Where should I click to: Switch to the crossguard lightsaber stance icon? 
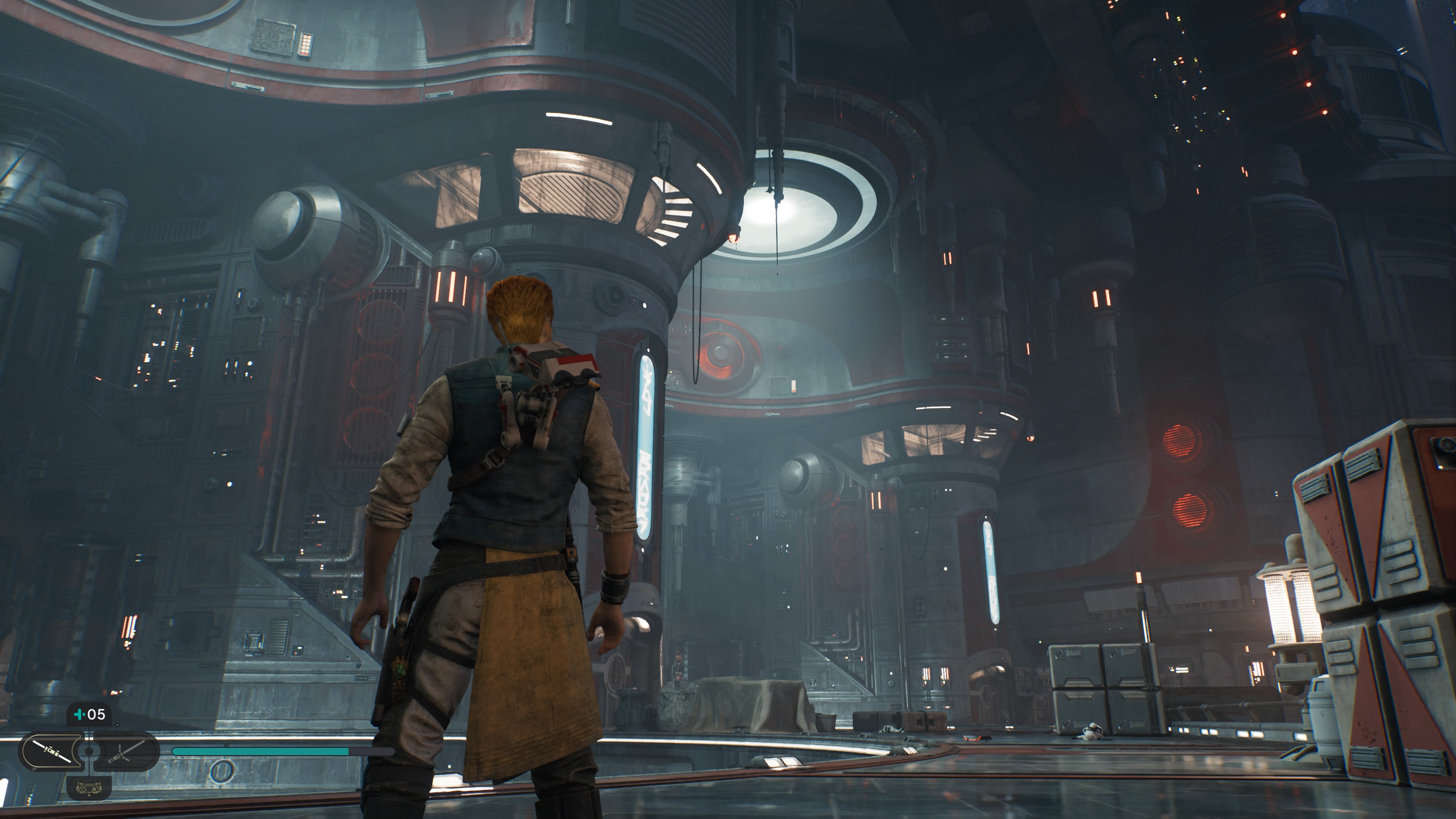[127, 751]
